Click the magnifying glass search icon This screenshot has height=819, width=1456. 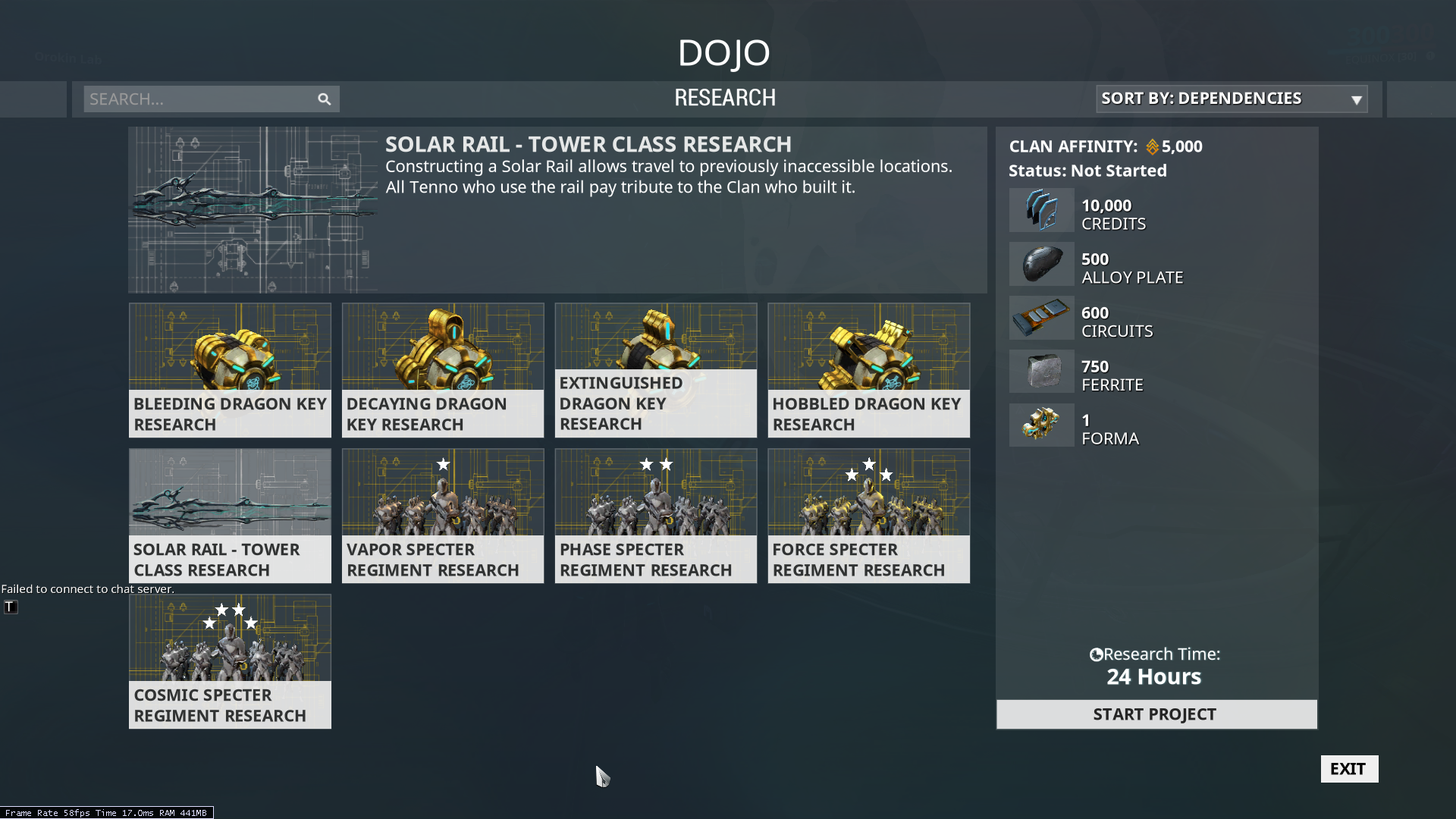325,99
